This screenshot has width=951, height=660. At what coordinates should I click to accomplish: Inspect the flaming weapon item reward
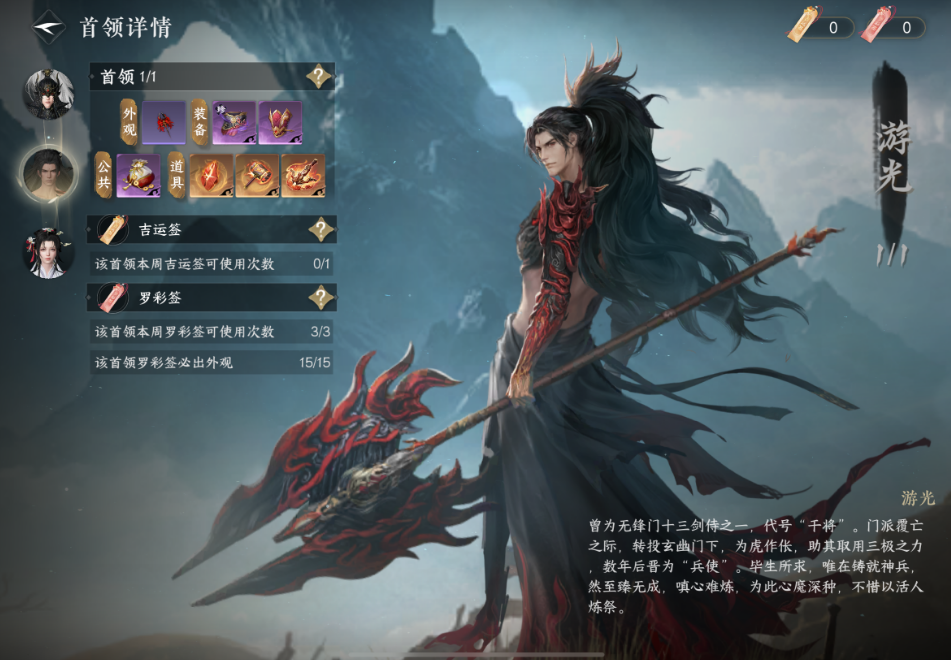pyautogui.click(x=303, y=175)
